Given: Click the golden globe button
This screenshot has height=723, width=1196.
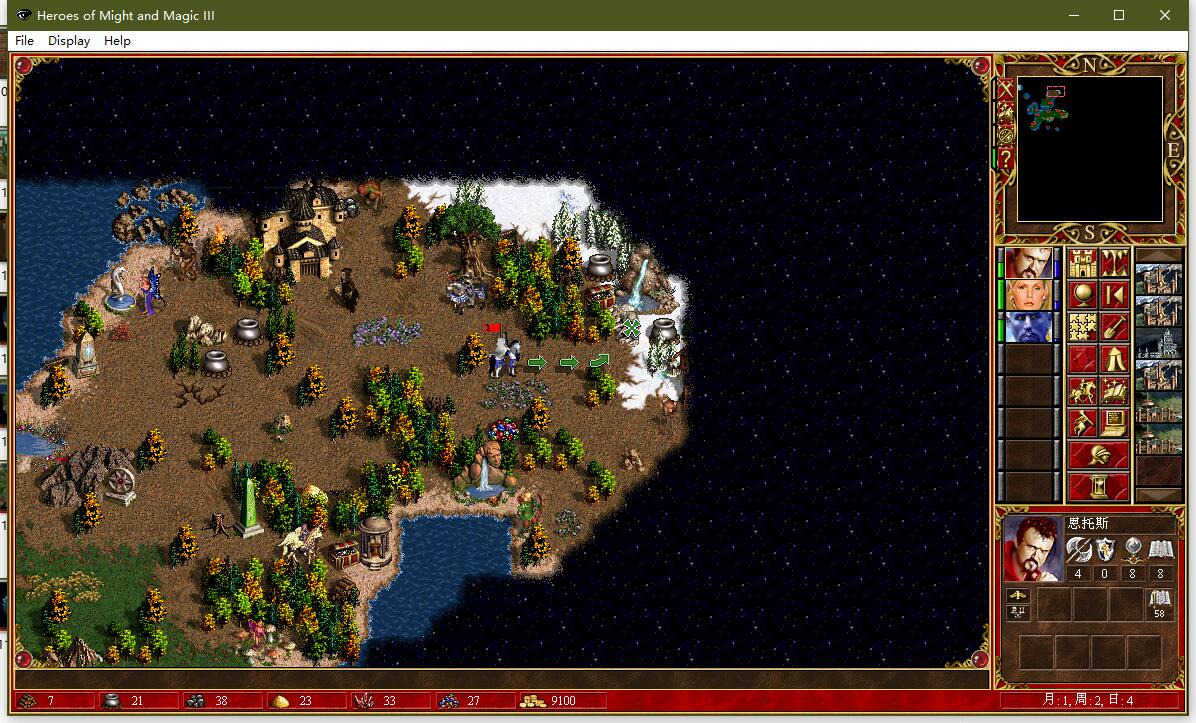Looking at the screenshot, I should [1083, 295].
